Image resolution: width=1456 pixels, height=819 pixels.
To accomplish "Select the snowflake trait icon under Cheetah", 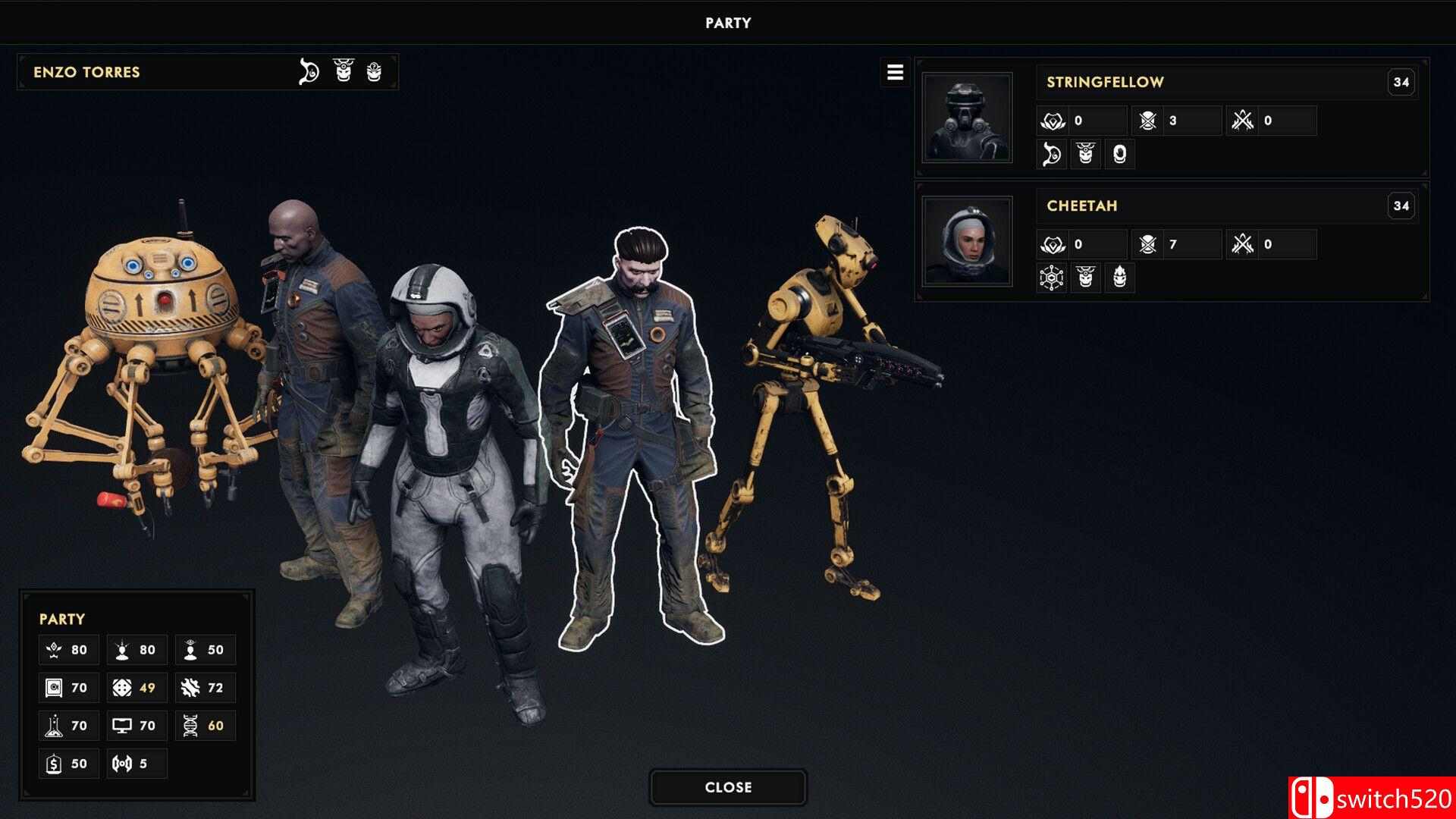I will coord(1051,278).
